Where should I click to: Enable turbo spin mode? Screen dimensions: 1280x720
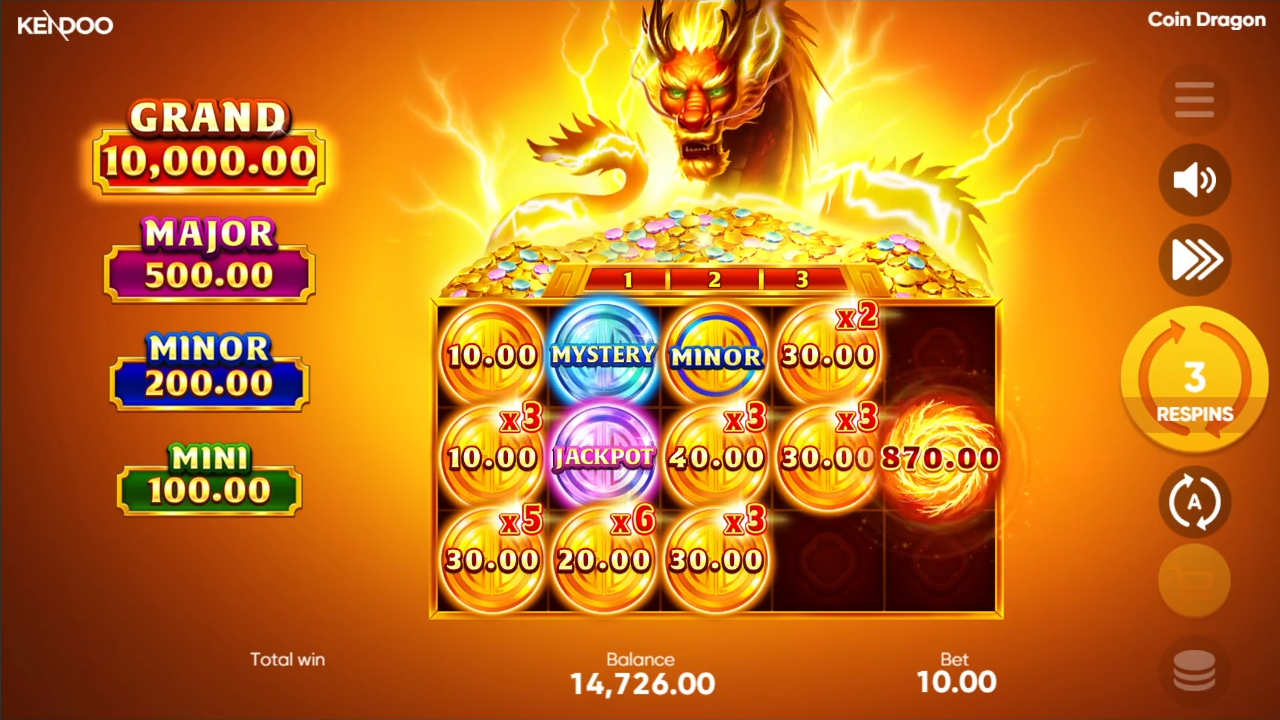click(x=1194, y=260)
